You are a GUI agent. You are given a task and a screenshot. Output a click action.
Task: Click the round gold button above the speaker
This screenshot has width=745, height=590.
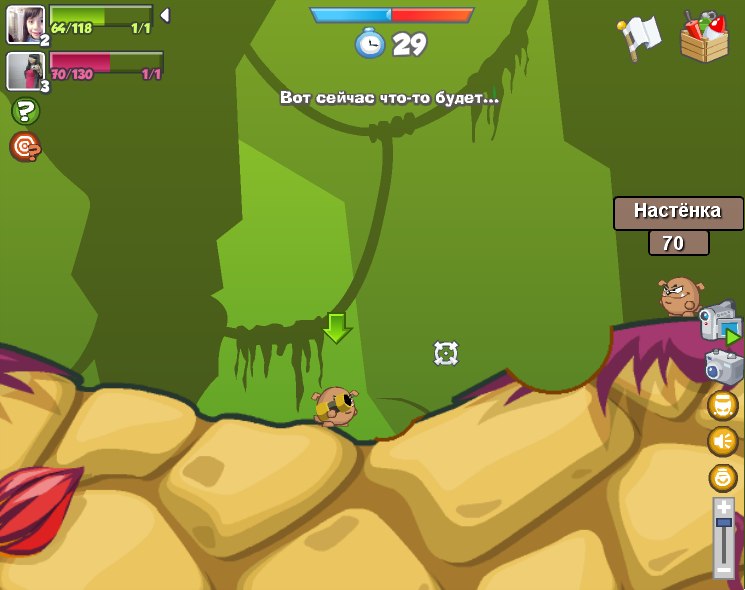point(722,405)
